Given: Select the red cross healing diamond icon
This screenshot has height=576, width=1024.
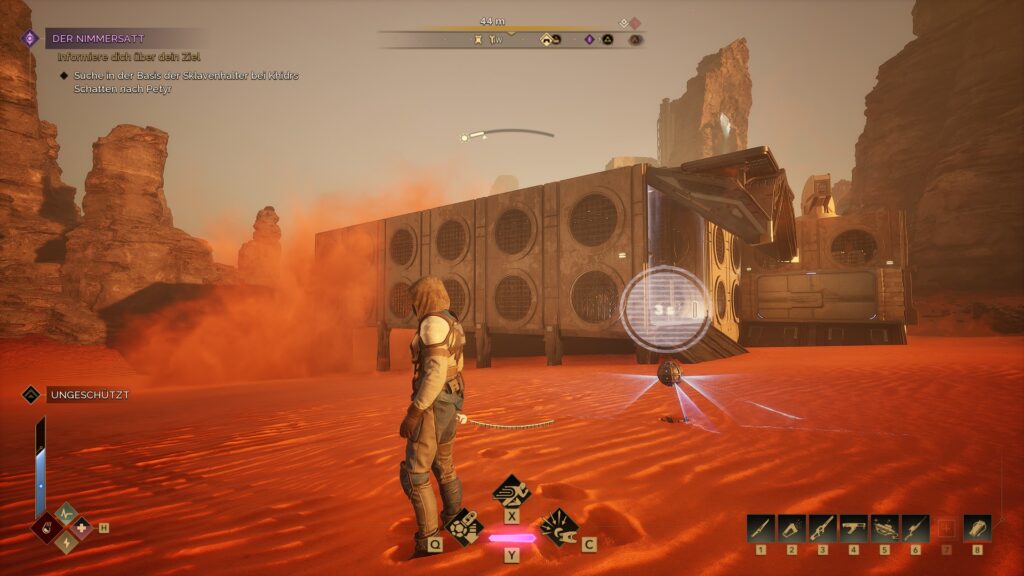Looking at the screenshot, I should [x=80, y=527].
